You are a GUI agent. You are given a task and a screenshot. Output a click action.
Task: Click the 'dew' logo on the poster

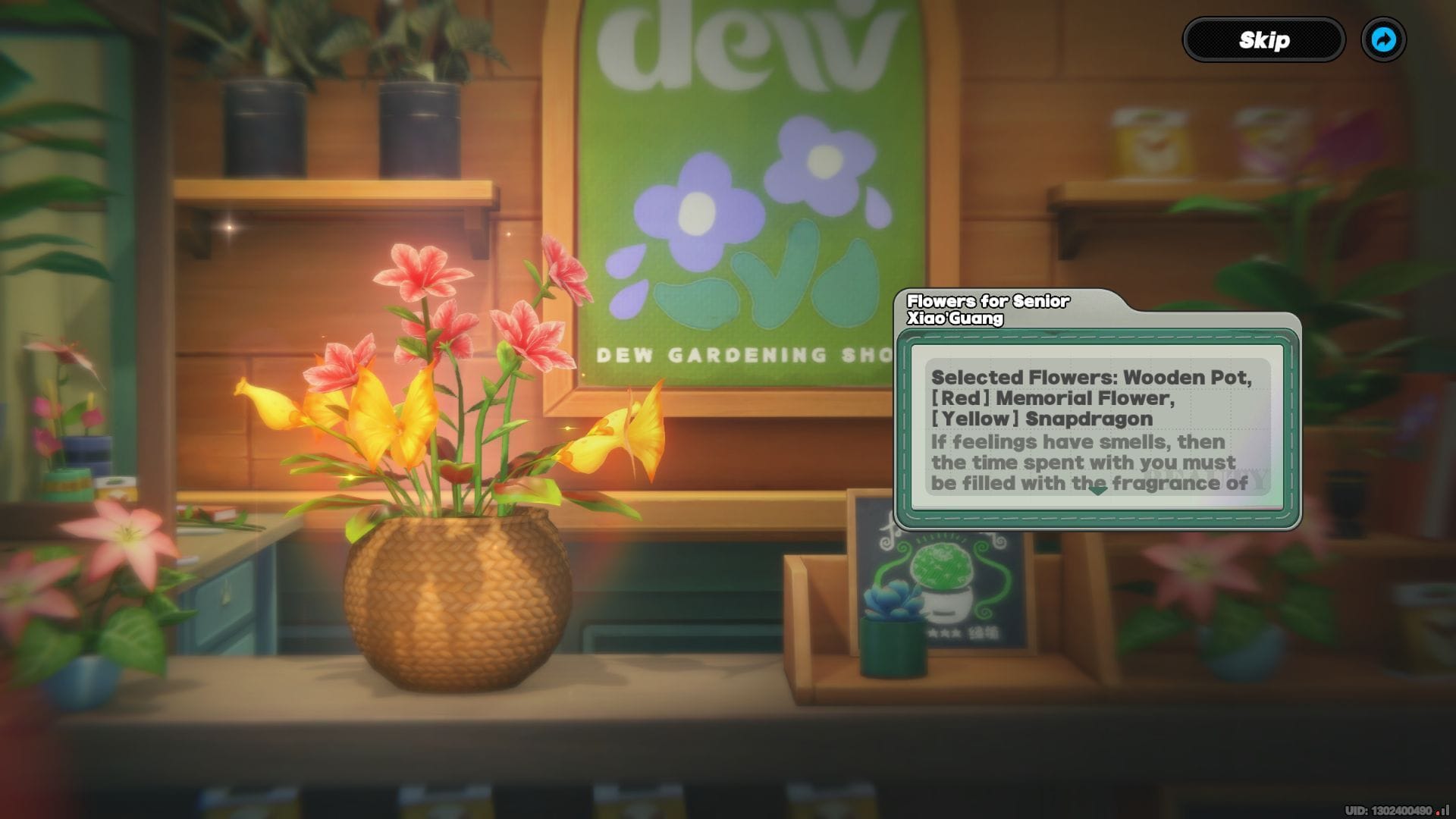tap(739, 45)
